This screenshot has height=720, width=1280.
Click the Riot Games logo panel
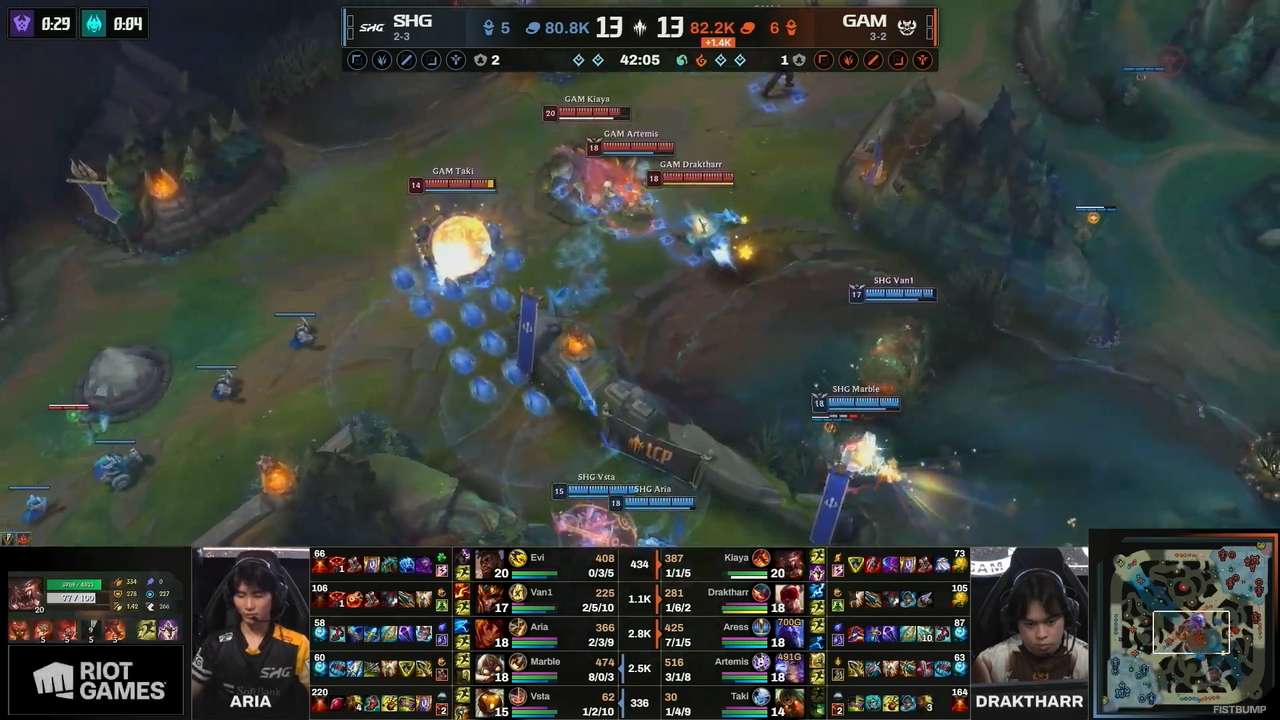point(97,682)
